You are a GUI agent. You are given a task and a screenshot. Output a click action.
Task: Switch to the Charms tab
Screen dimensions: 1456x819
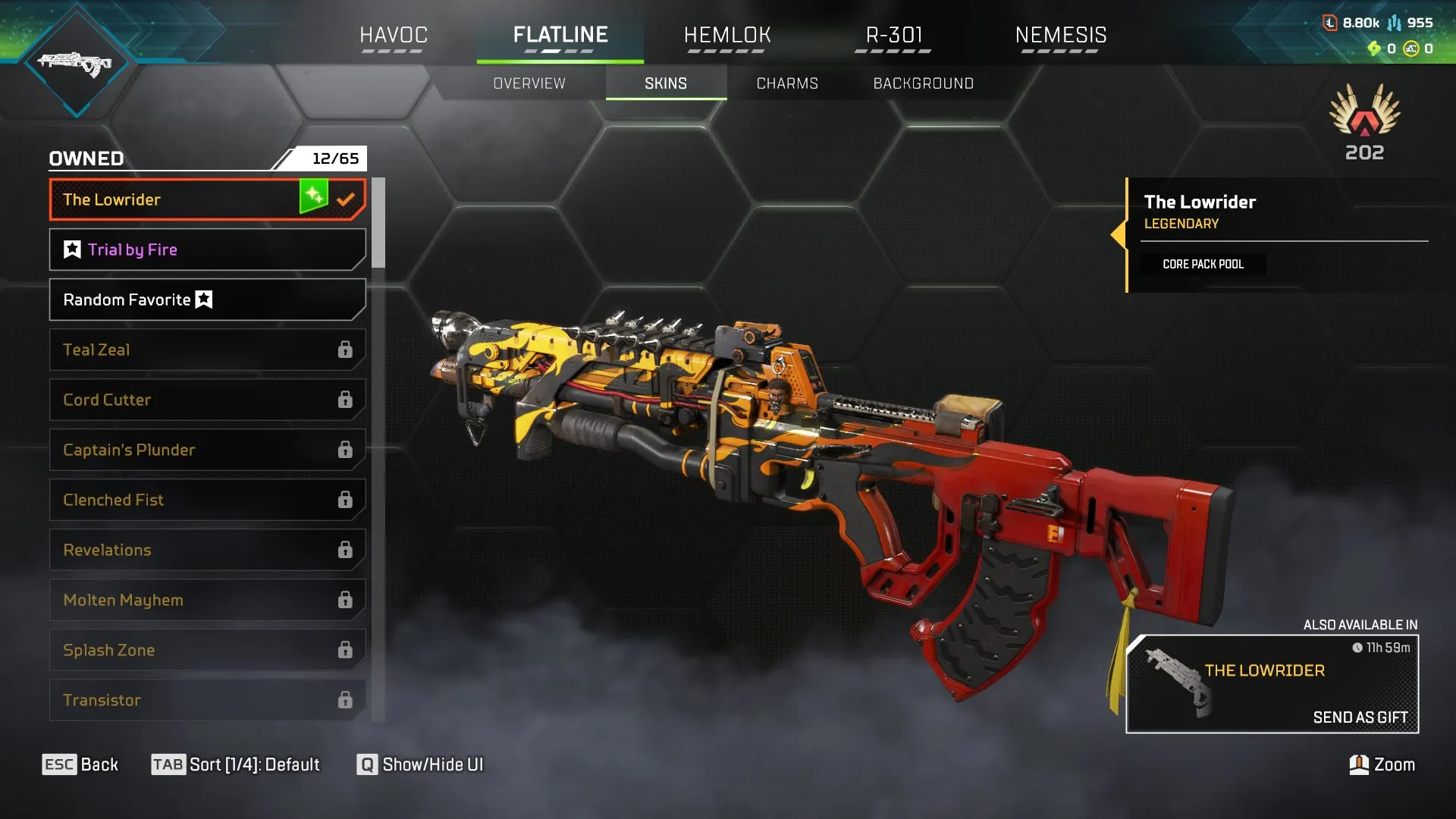(786, 83)
